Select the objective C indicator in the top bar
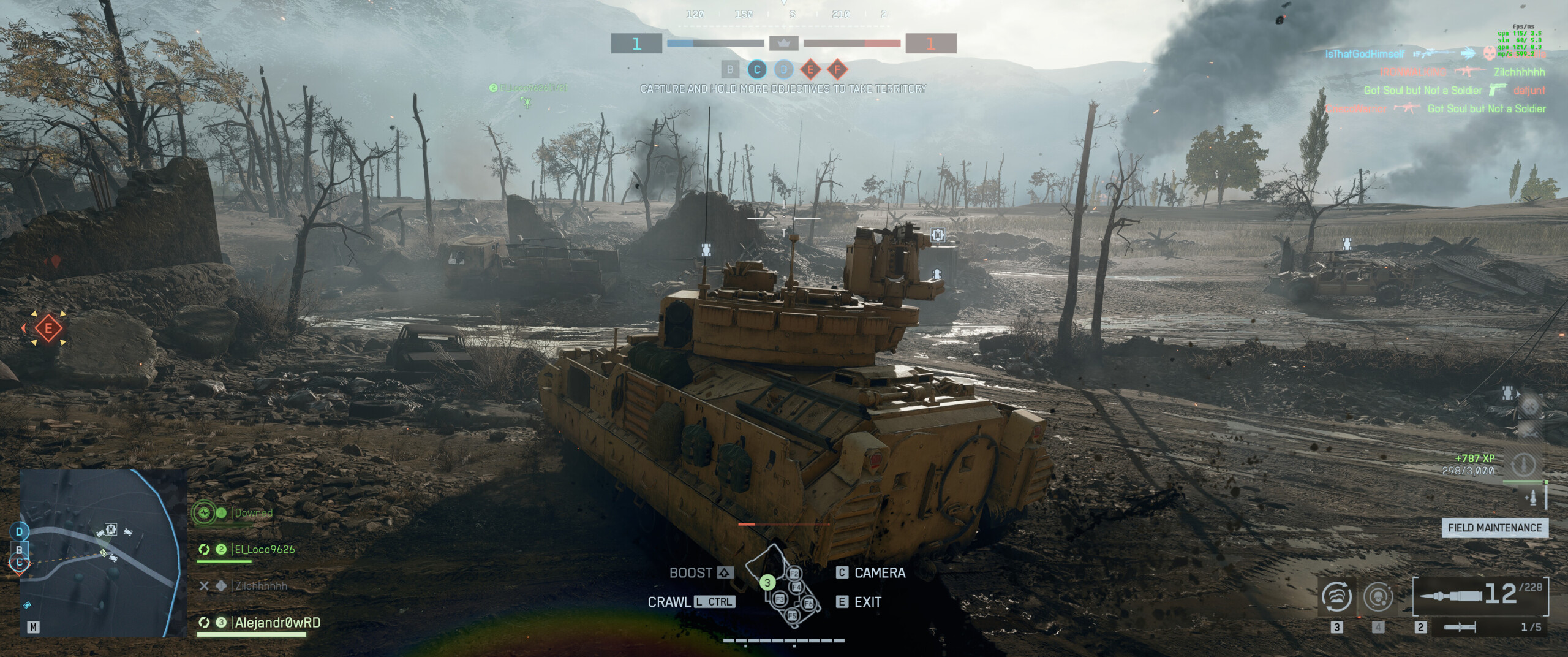1568x657 pixels. pos(757,69)
